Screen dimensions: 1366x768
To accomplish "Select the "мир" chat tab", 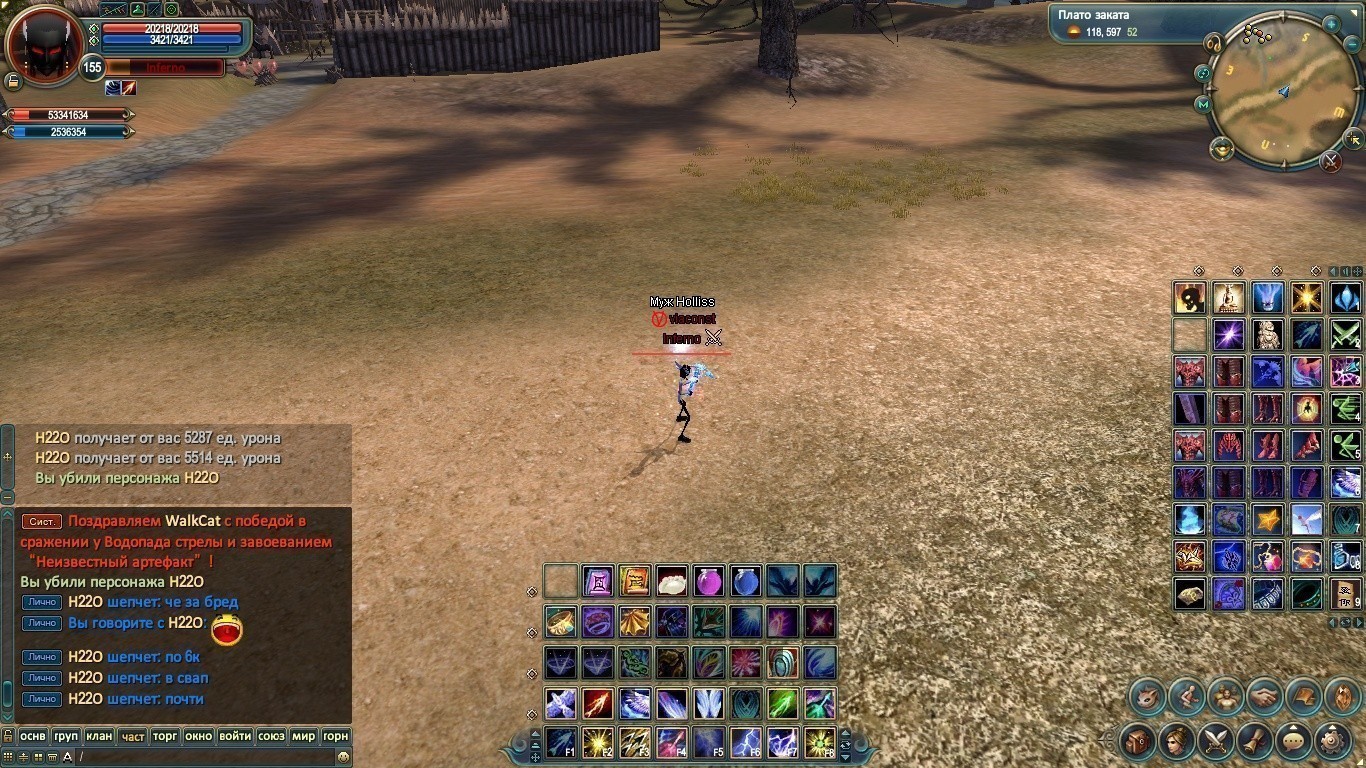I will 303,736.
